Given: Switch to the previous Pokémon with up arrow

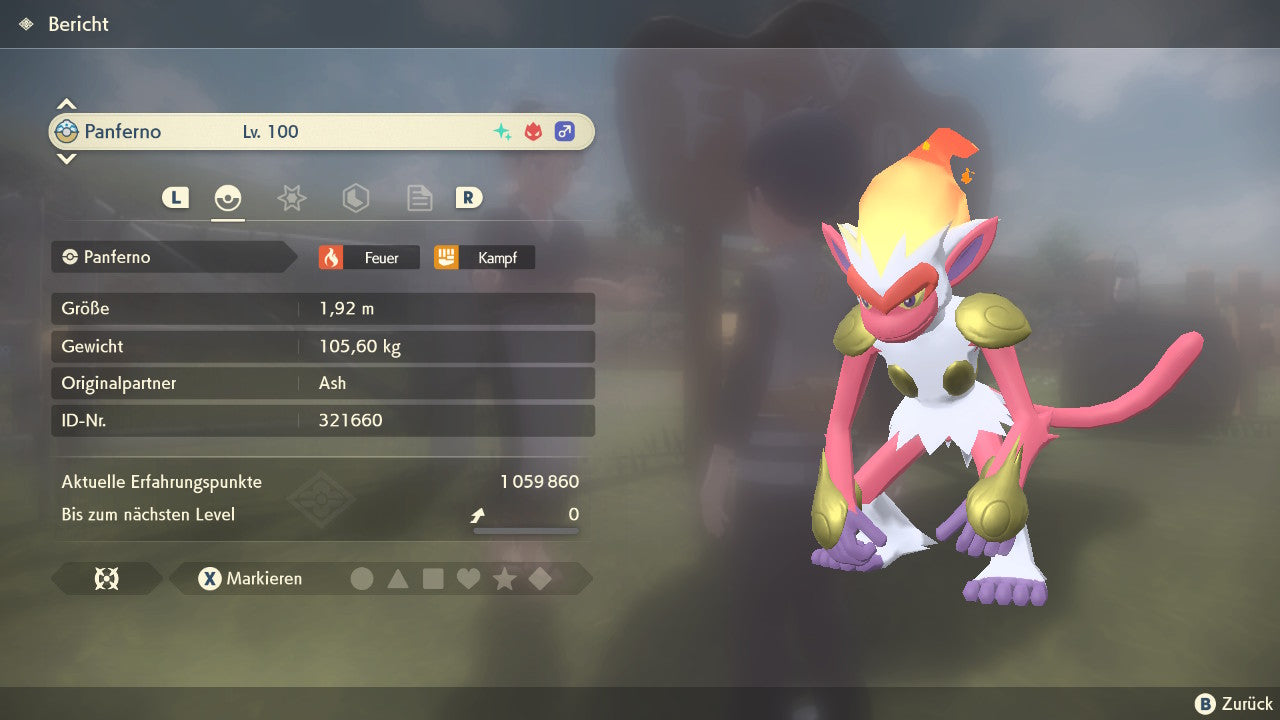Looking at the screenshot, I should tap(66, 104).
